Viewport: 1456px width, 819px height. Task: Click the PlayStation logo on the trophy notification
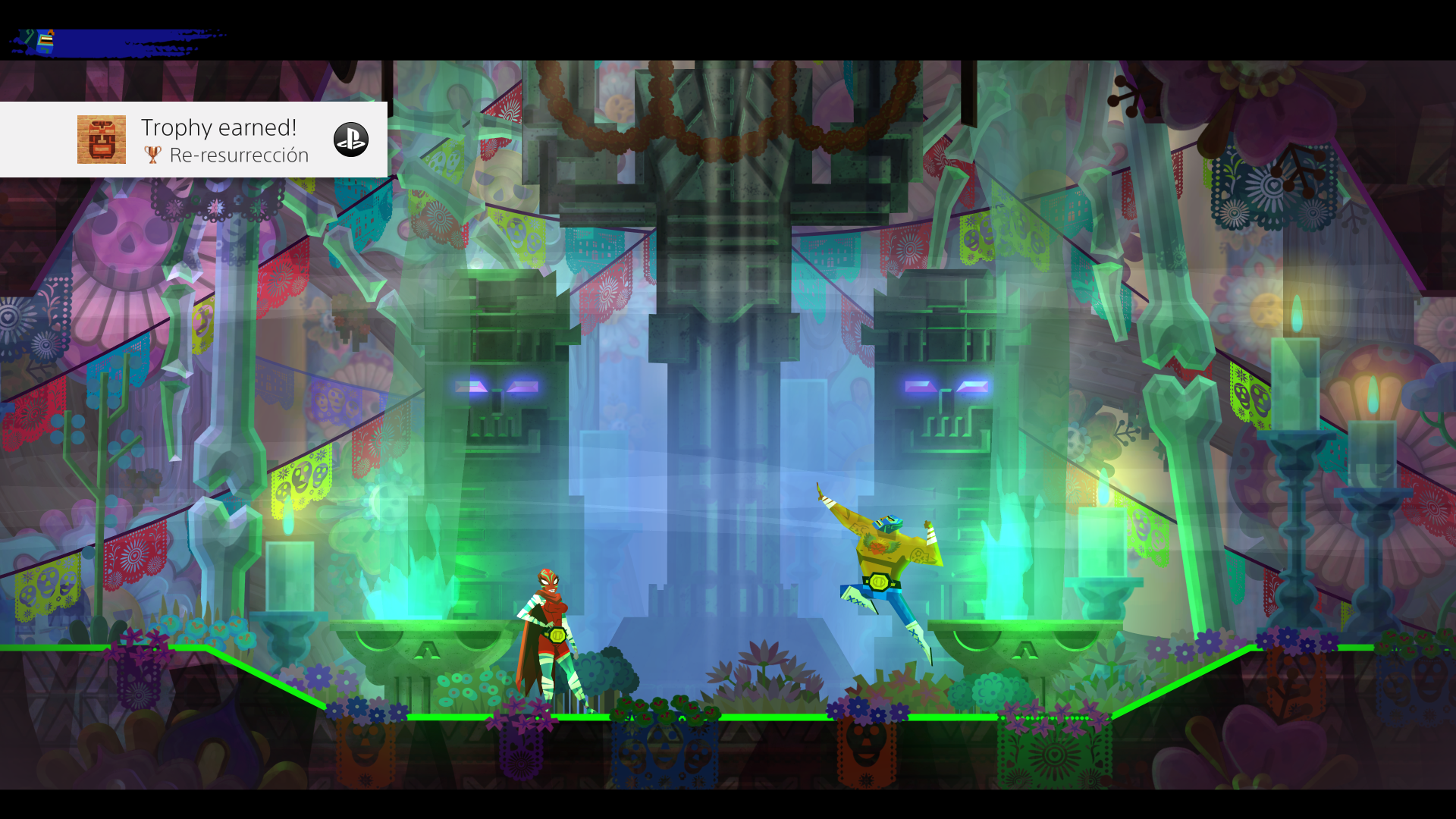pos(350,139)
